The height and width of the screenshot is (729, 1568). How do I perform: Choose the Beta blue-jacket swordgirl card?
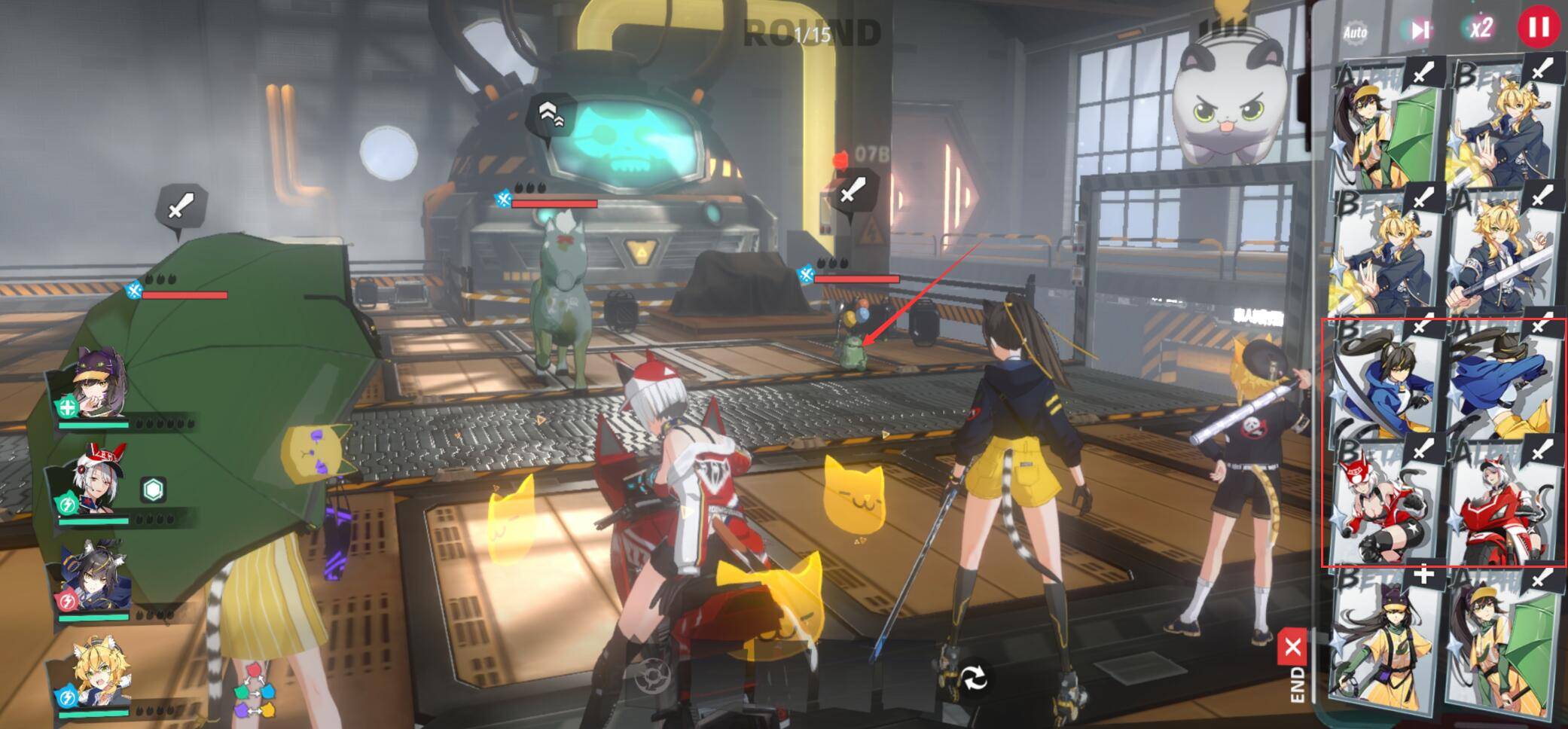1383,380
